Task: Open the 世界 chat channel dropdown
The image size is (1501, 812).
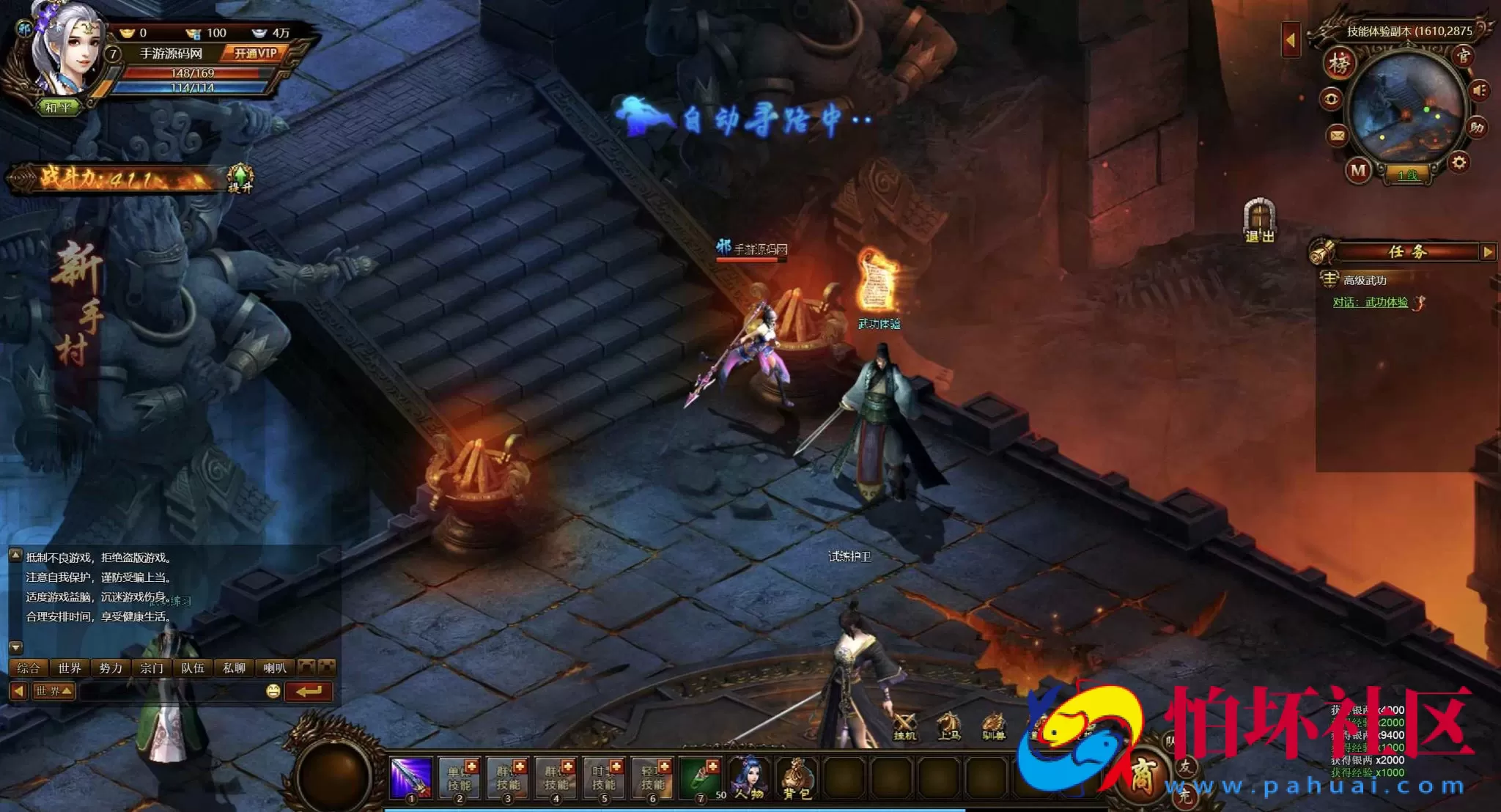Action: point(54,691)
